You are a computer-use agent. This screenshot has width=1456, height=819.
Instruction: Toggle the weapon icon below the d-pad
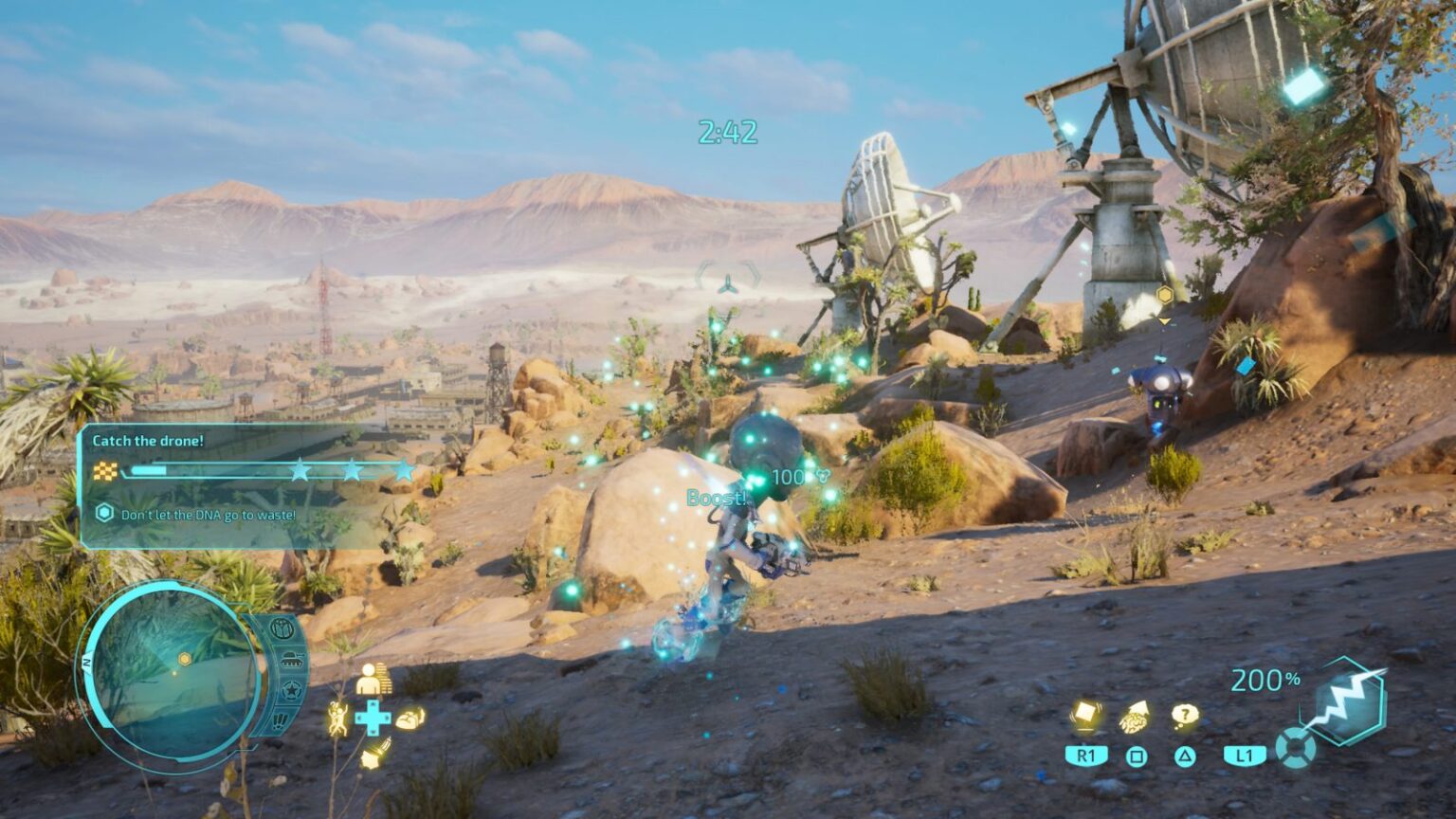click(x=375, y=754)
